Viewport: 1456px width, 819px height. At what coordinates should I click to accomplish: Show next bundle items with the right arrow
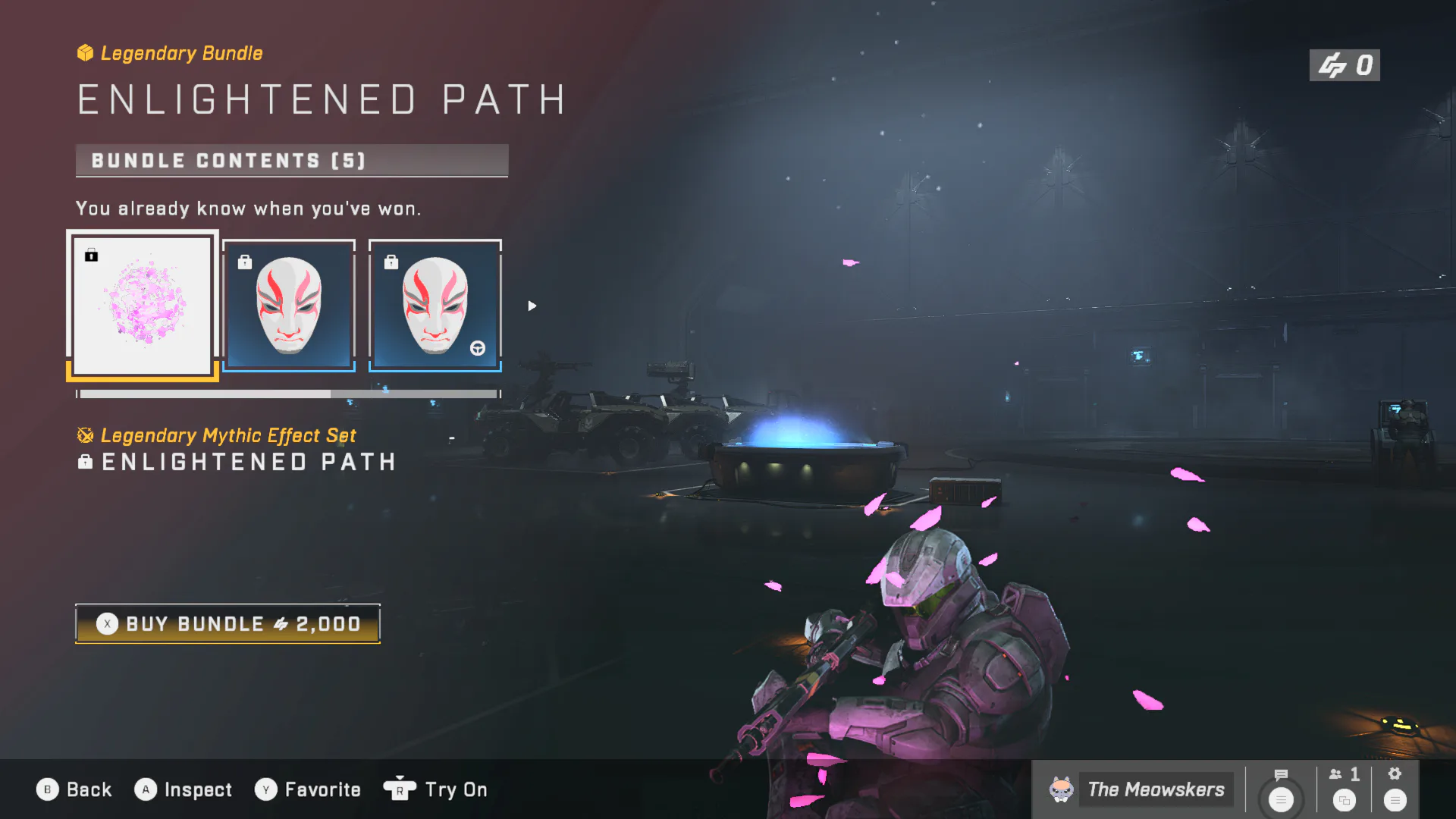(x=532, y=306)
